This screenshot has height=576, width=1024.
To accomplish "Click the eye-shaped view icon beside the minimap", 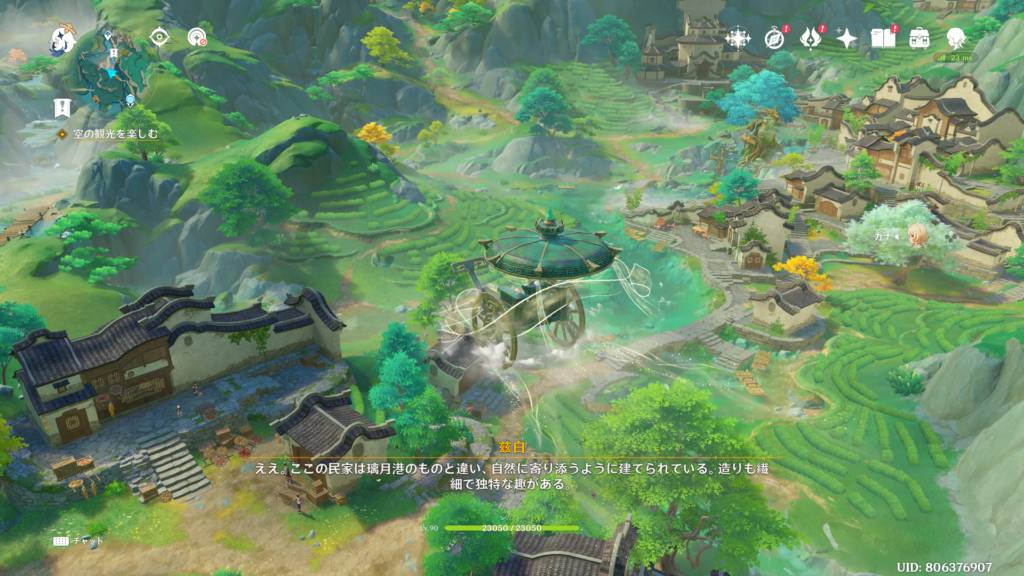I will tap(159, 38).
